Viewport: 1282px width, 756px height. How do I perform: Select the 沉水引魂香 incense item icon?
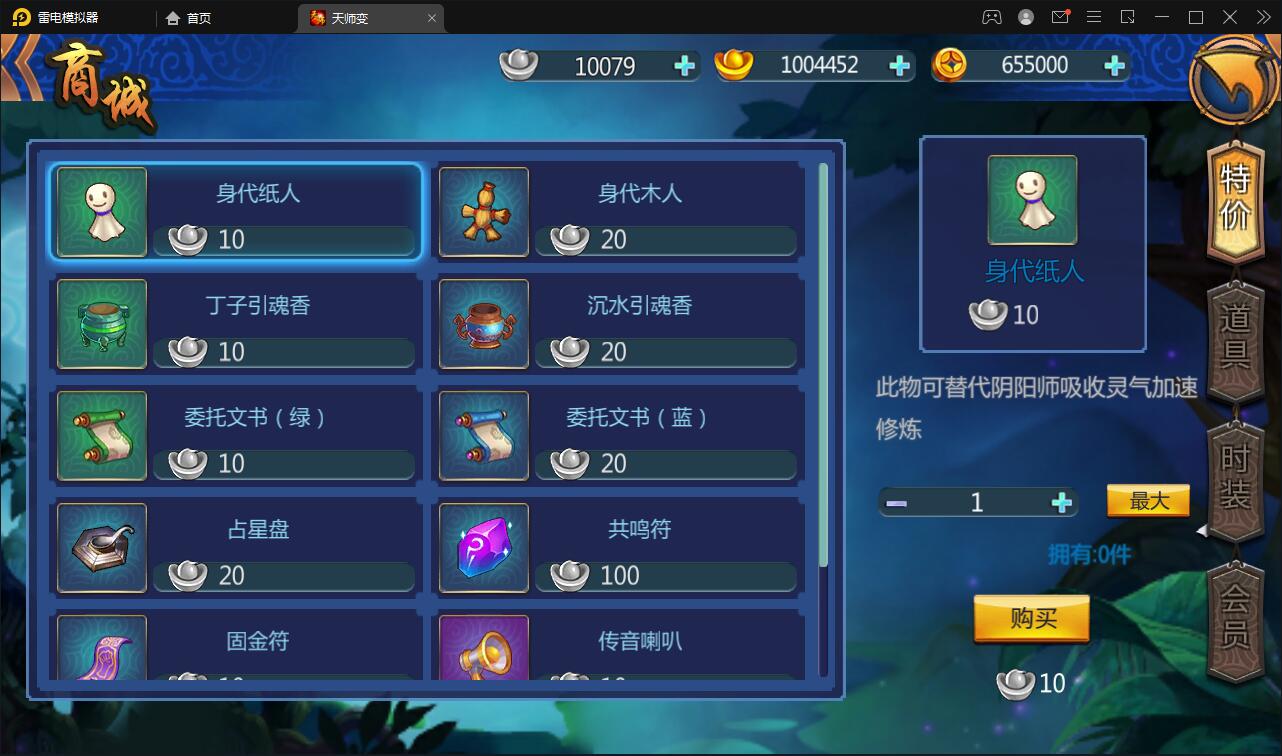tap(483, 323)
